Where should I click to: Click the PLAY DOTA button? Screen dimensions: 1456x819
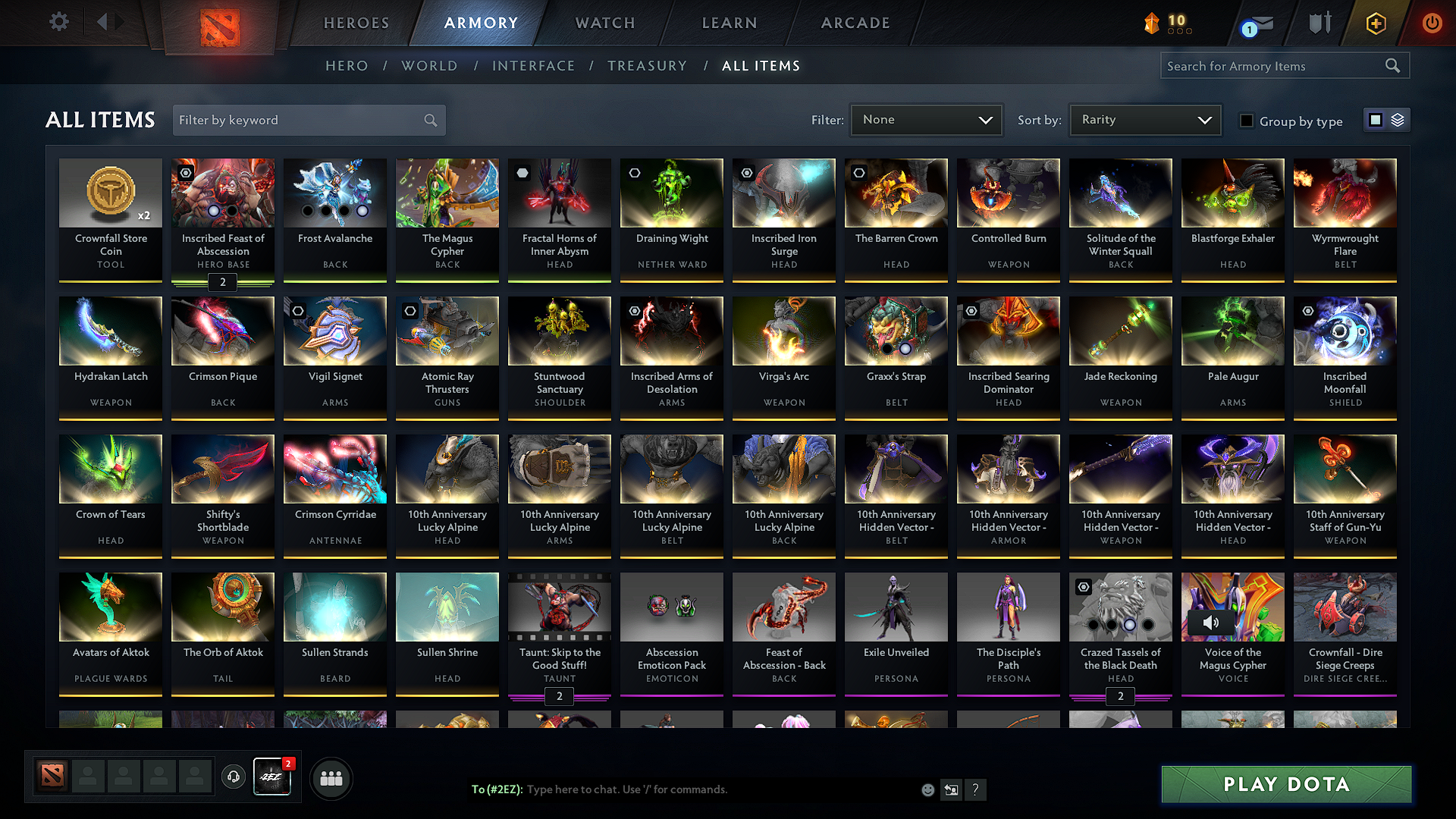(1285, 784)
